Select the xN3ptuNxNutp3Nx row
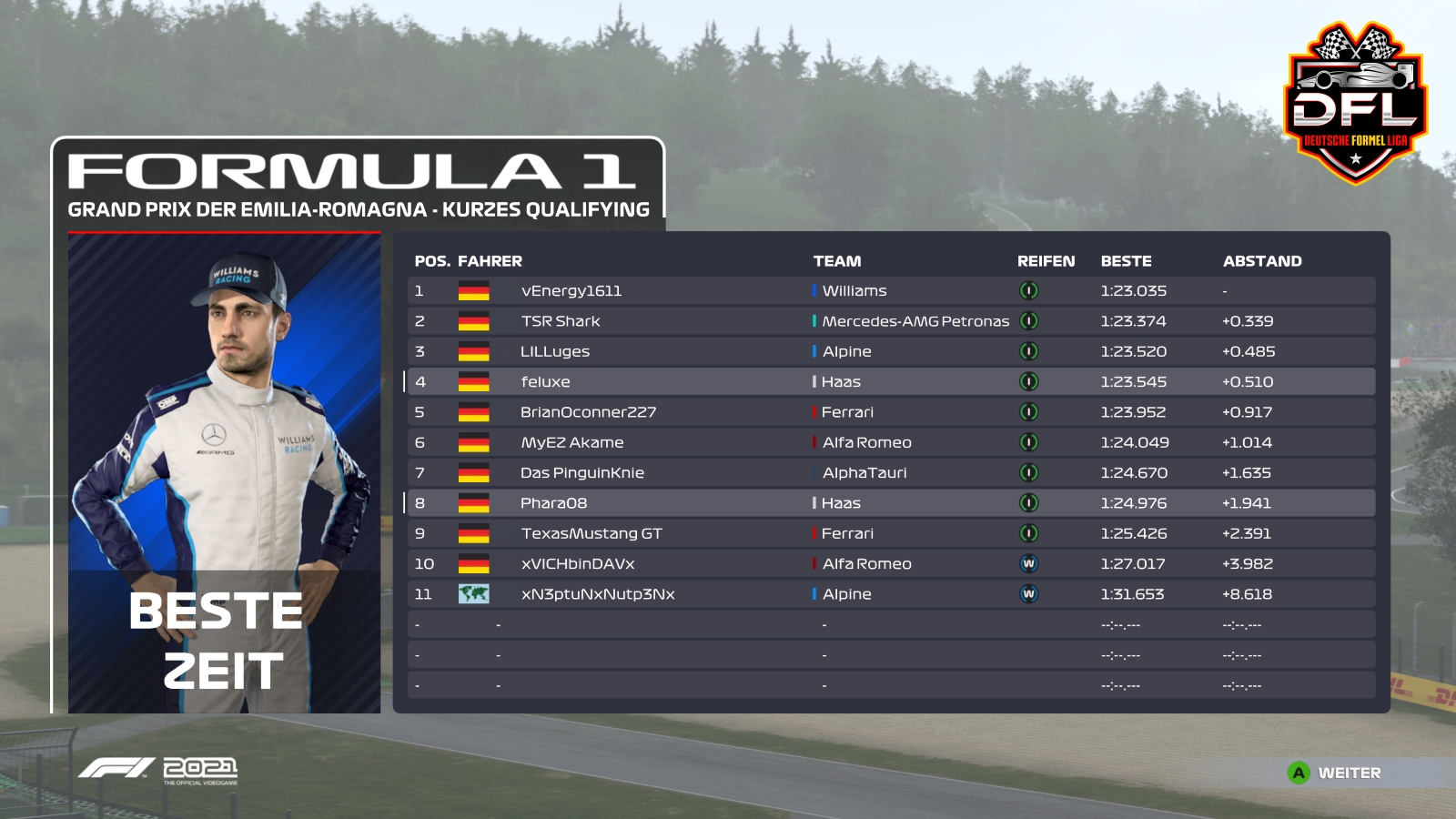 [x=890, y=594]
